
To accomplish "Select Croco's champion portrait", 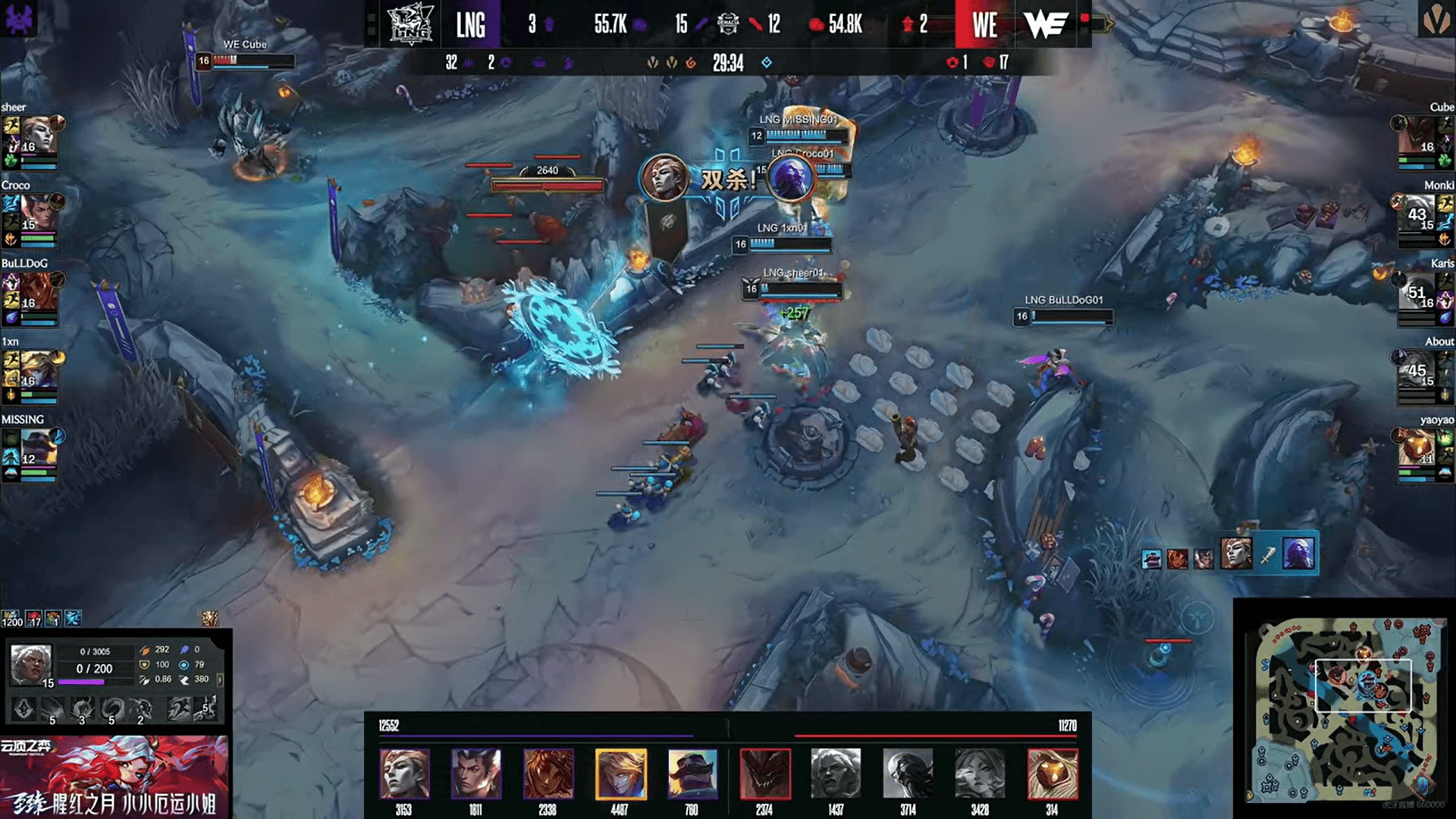I will tap(39, 213).
